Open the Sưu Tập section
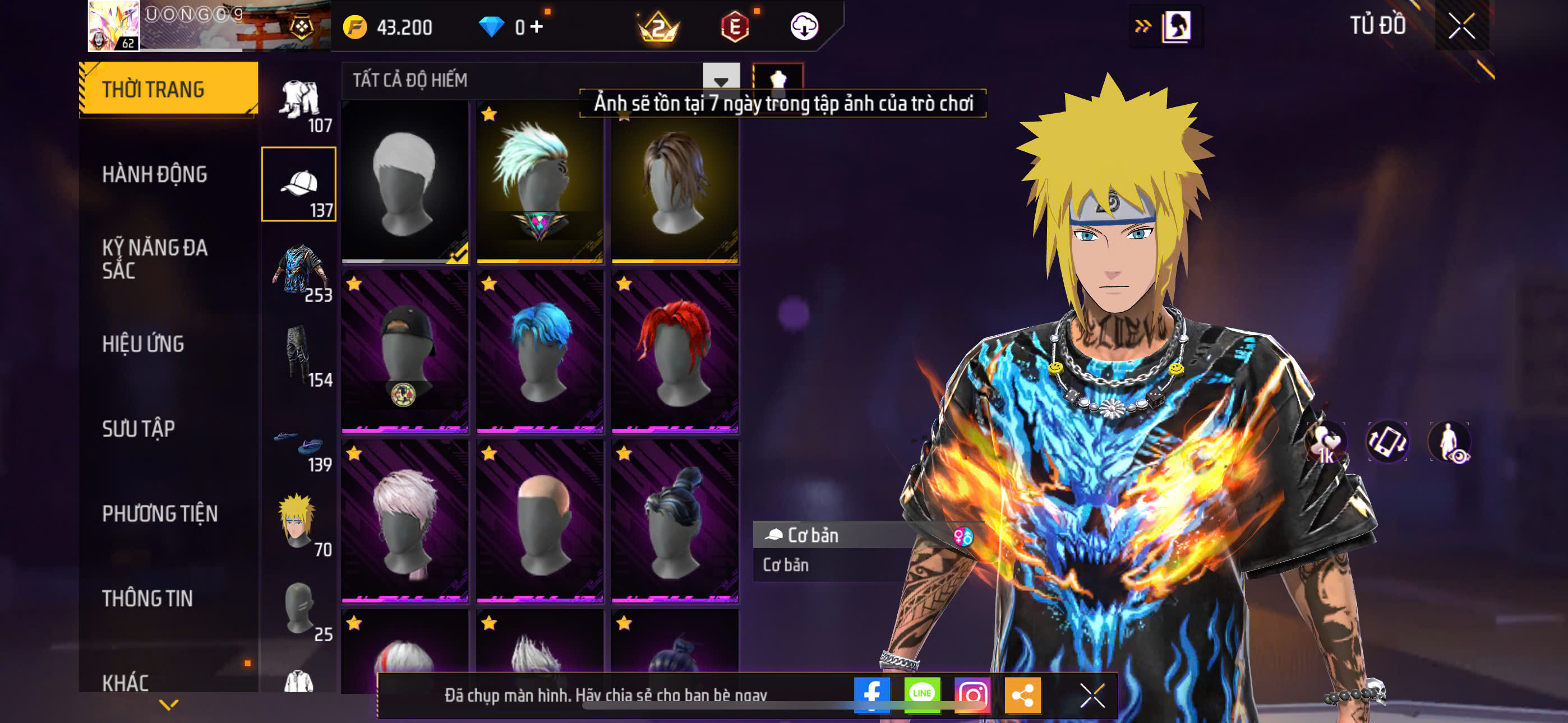 [x=138, y=428]
